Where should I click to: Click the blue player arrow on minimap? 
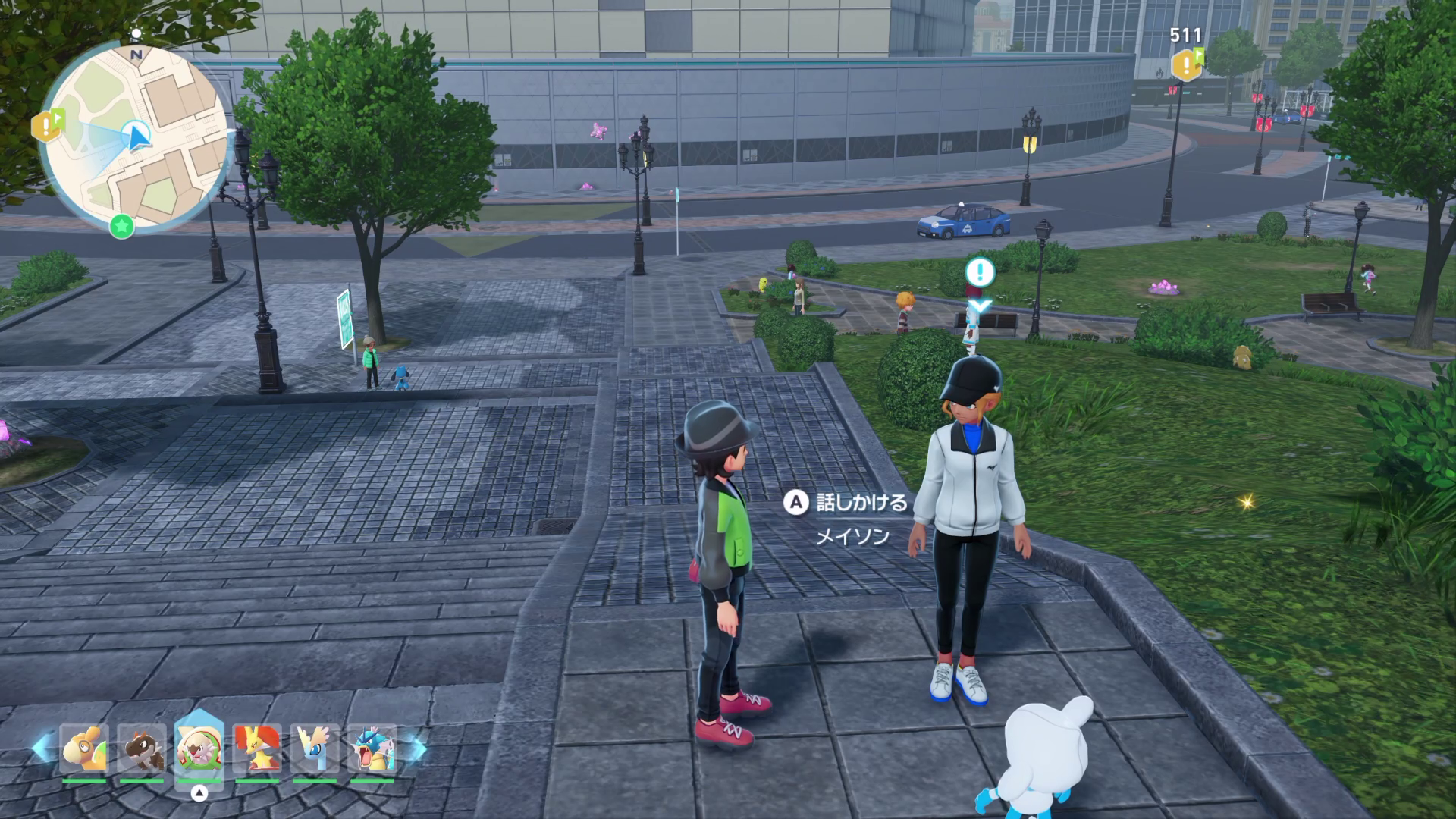138,137
